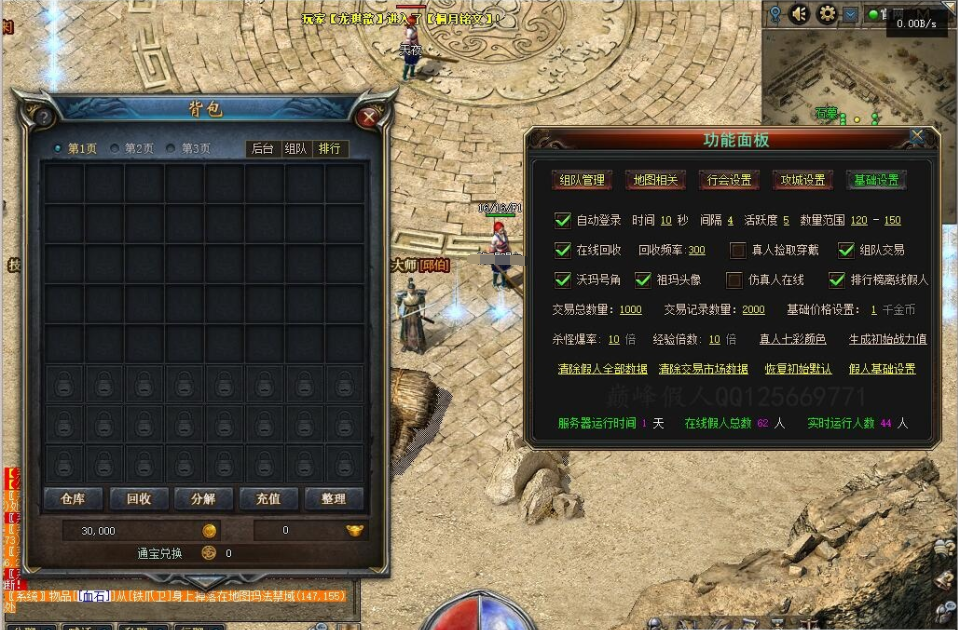Close the 背包 backpack window

pyautogui.click(x=369, y=116)
